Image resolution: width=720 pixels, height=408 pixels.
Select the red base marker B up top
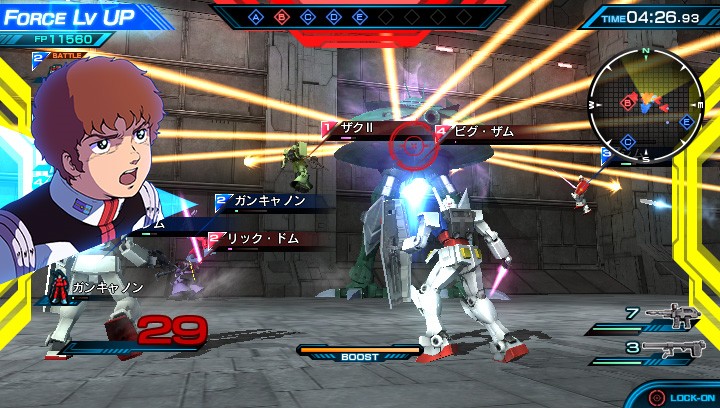[282, 17]
